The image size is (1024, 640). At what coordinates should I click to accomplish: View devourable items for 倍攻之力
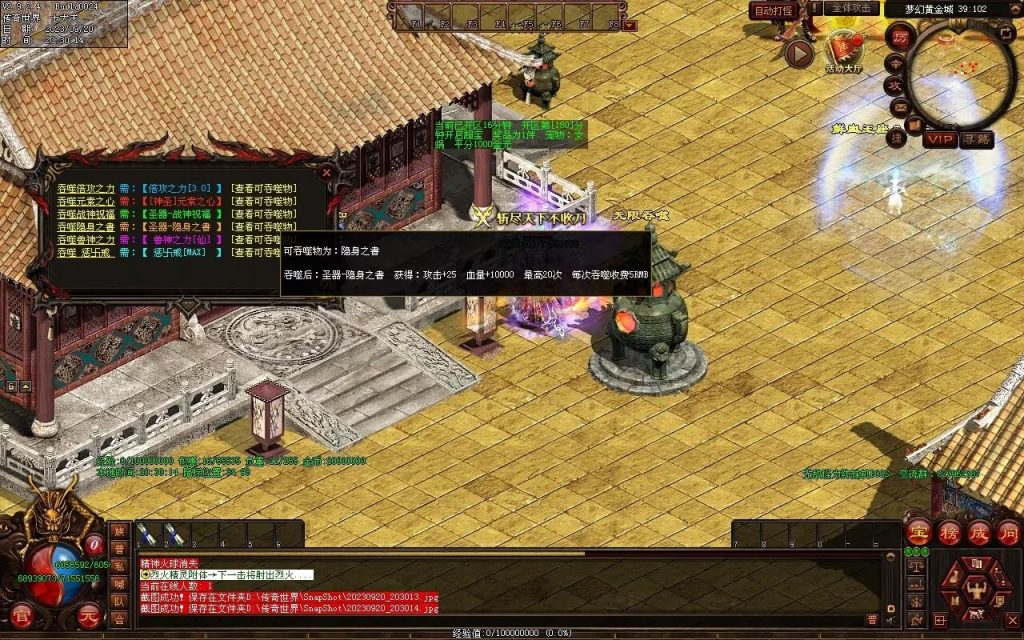263,188
